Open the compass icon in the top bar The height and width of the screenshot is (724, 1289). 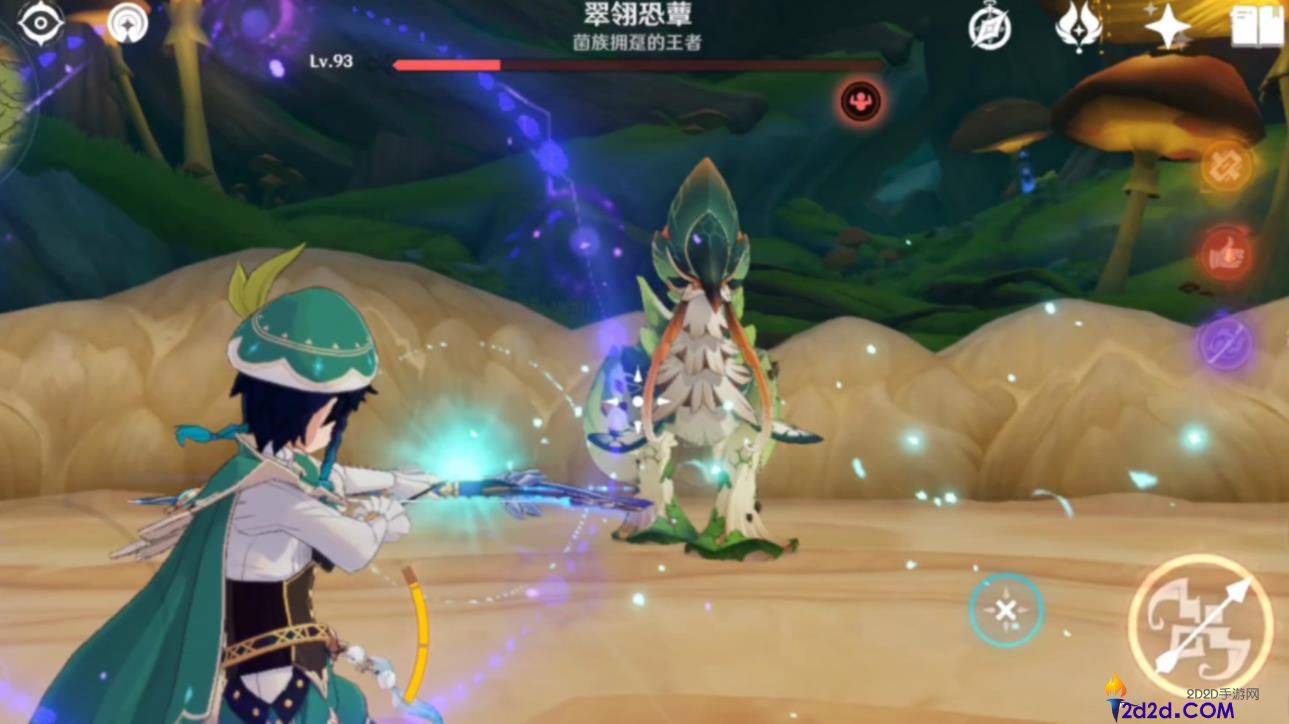988,27
